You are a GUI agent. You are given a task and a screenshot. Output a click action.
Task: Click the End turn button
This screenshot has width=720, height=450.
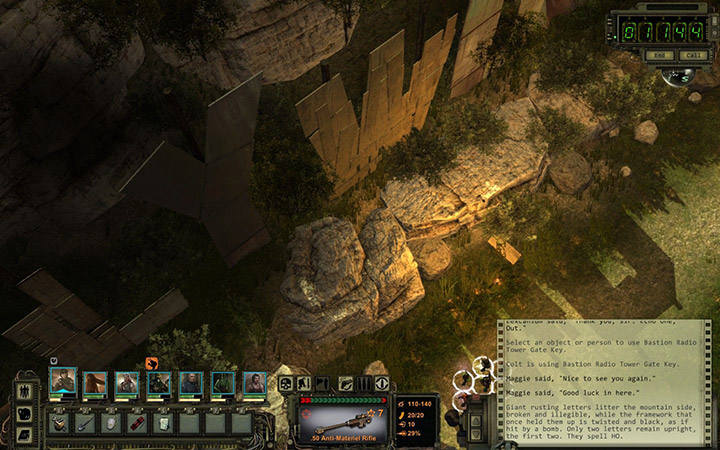[659, 54]
